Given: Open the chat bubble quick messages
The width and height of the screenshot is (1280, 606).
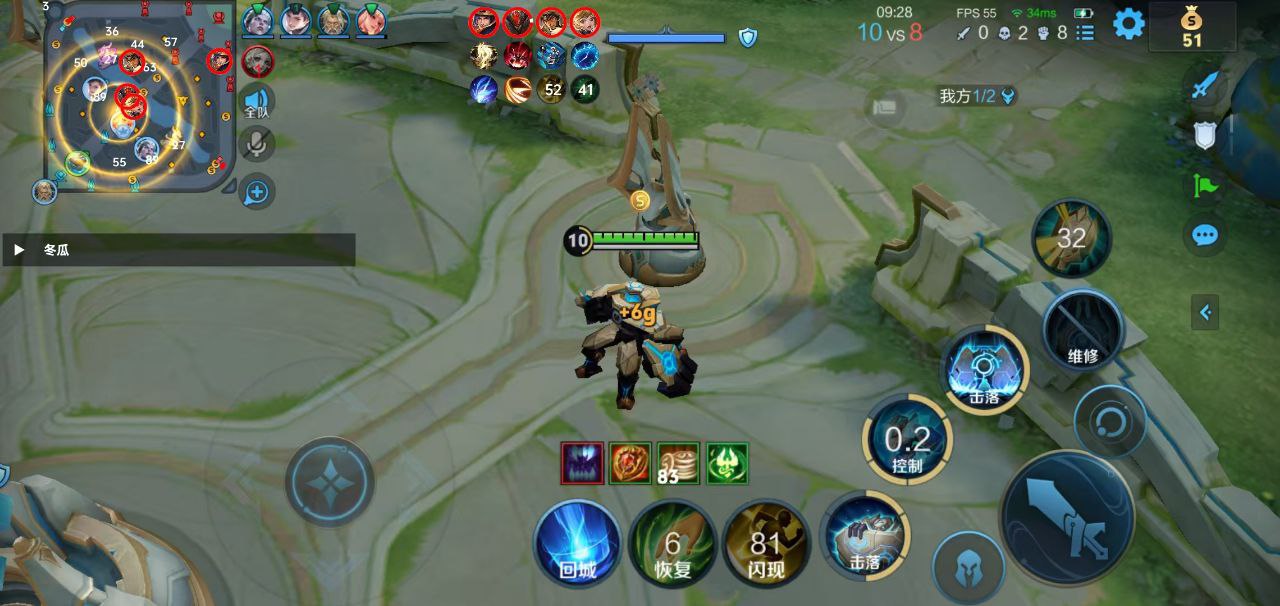Looking at the screenshot, I should (x=1205, y=236).
